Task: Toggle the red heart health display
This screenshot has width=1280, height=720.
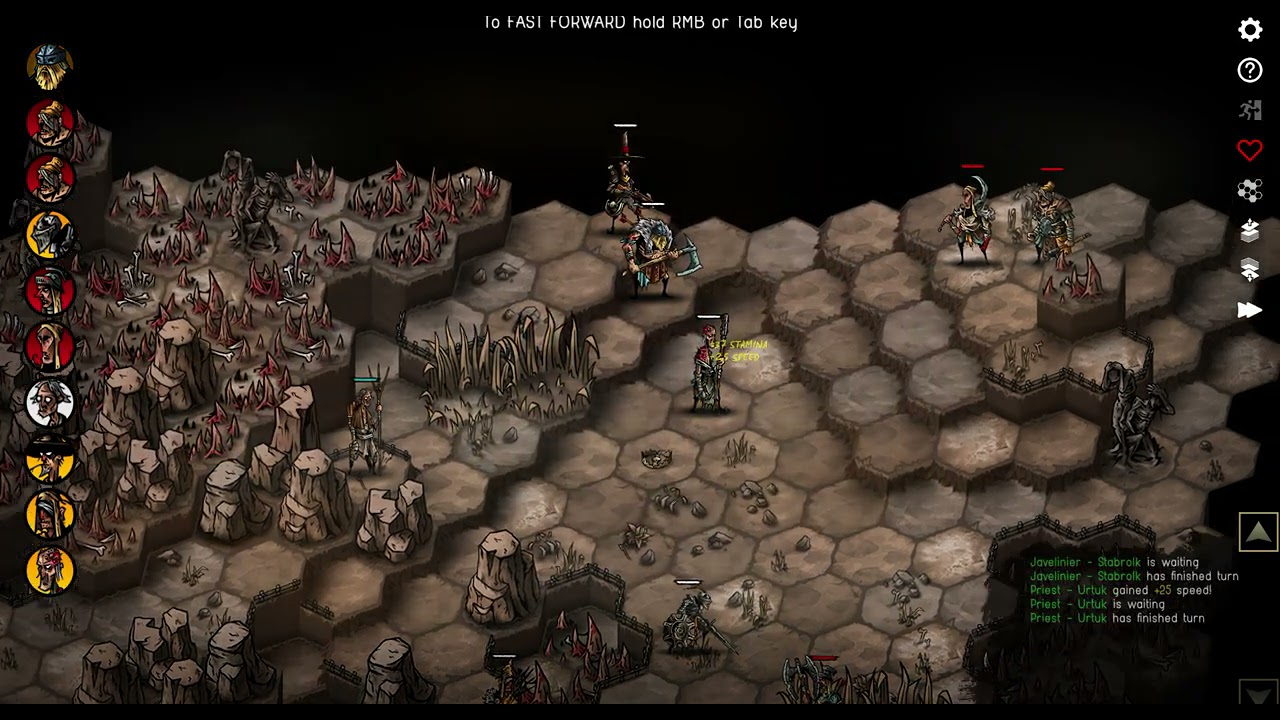Action: [1250, 150]
